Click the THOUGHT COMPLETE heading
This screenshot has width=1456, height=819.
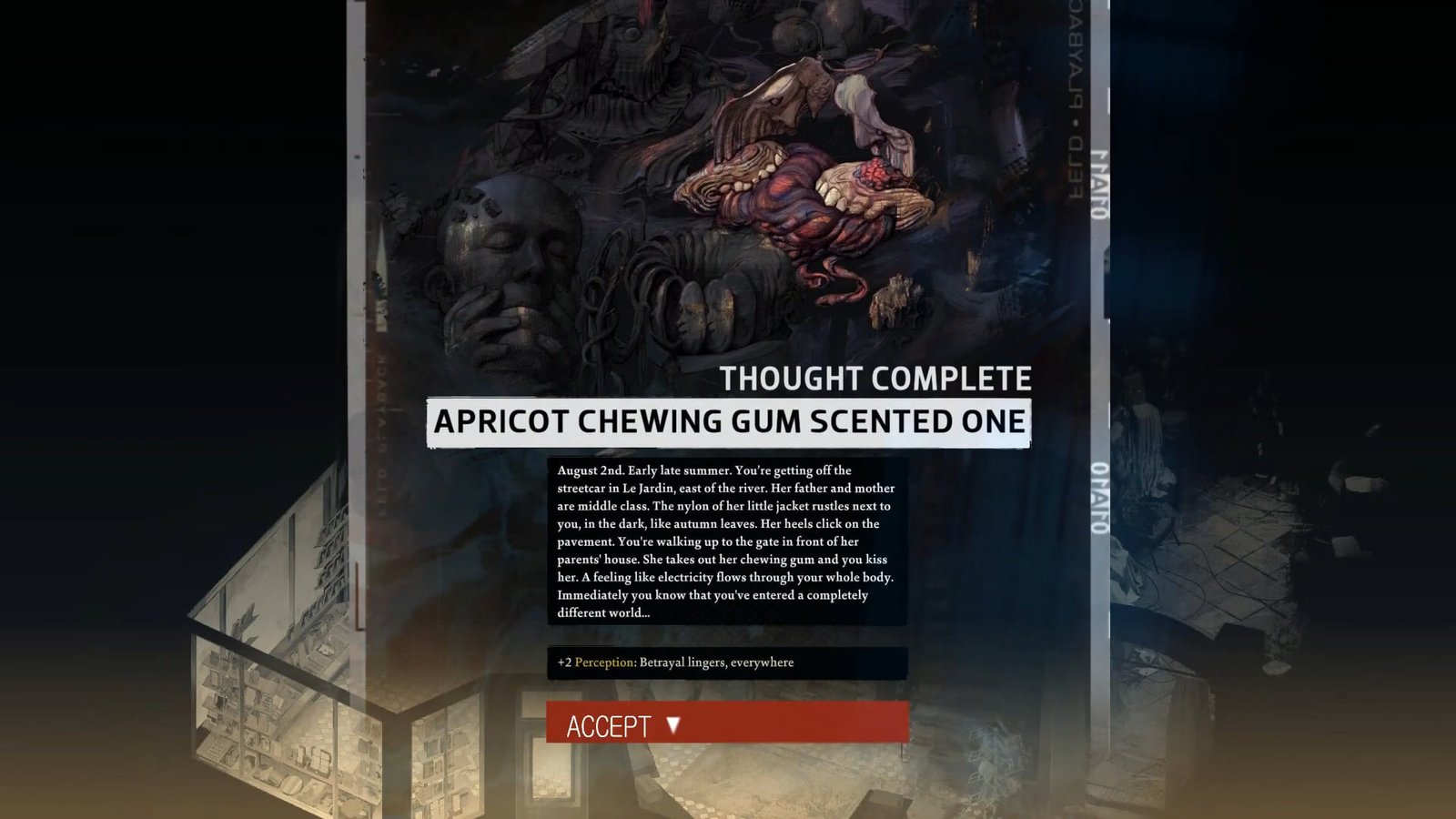pyautogui.click(x=876, y=376)
